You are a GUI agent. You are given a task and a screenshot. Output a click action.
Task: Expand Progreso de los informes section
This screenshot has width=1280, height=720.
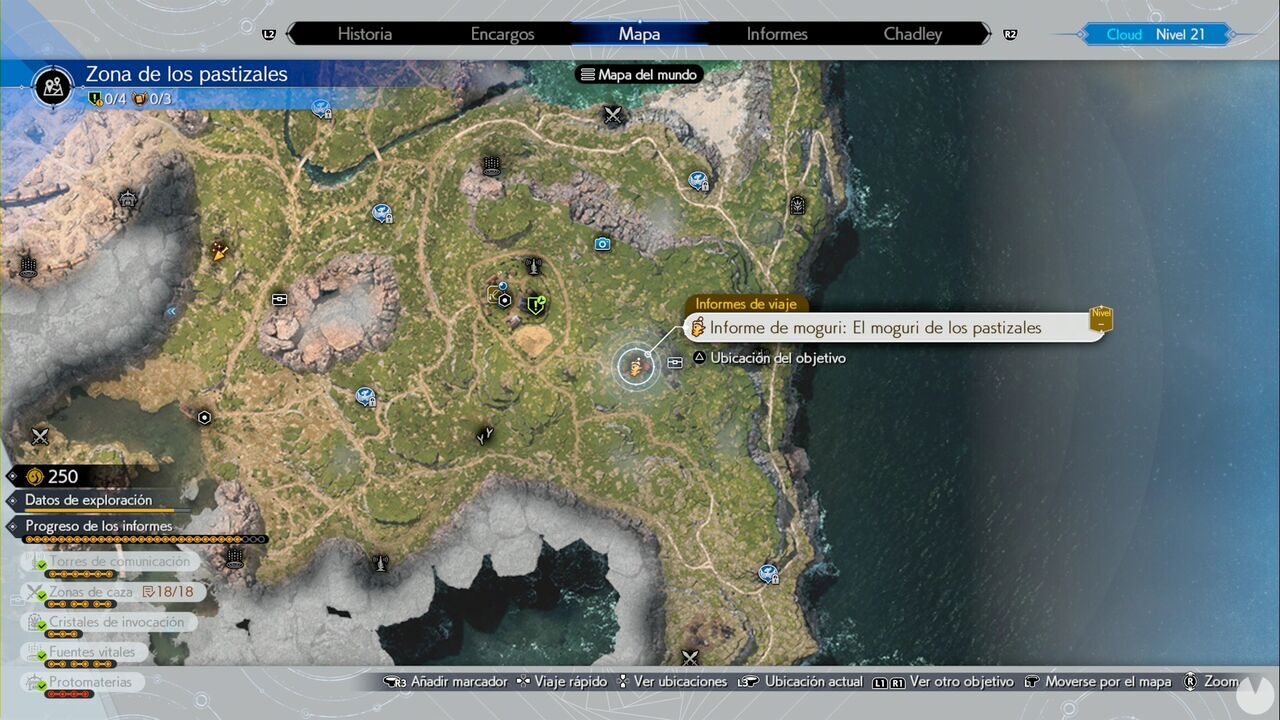pyautogui.click(x=99, y=525)
